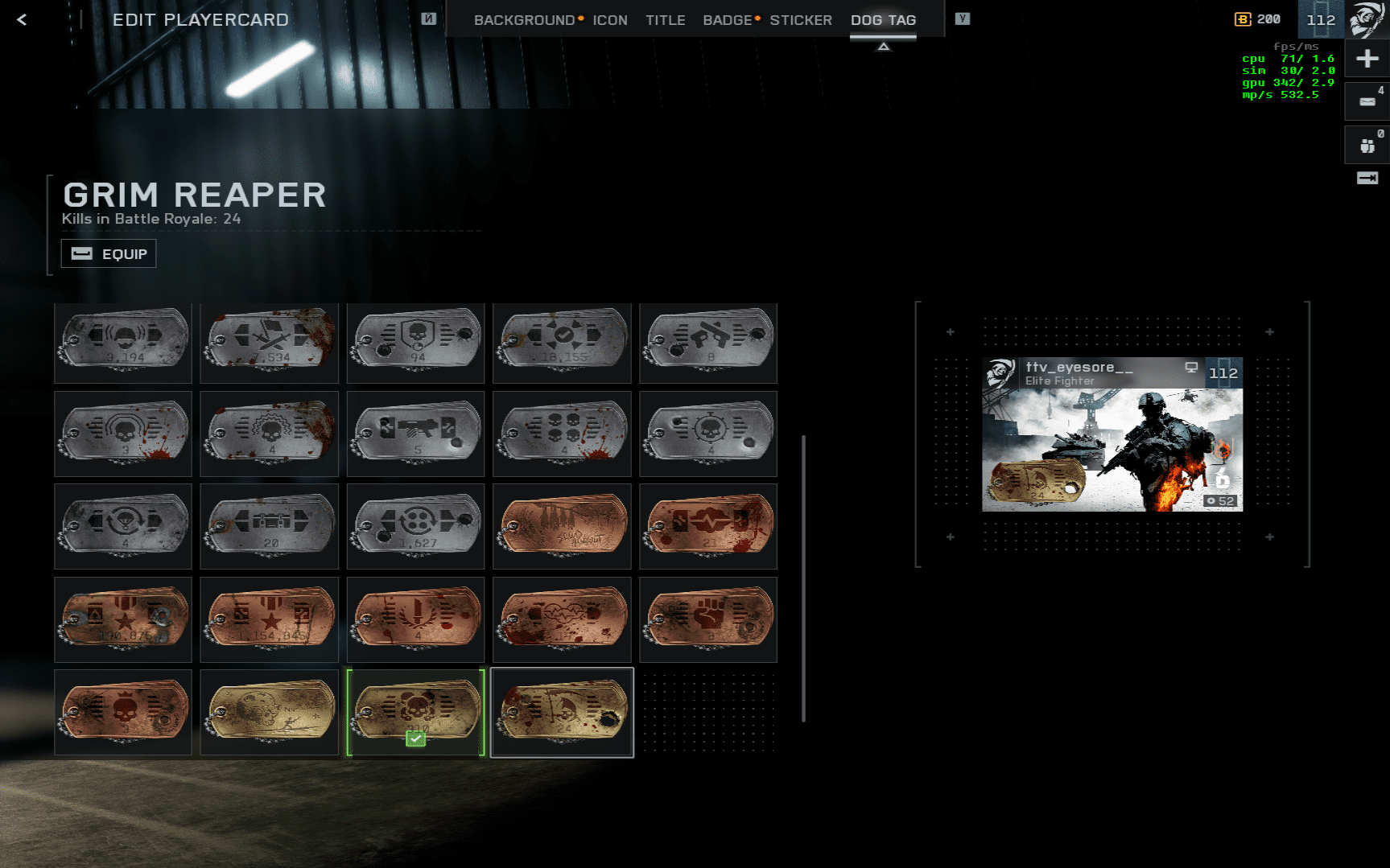Switch to the Background tab
1390x868 pixels.
[524, 20]
